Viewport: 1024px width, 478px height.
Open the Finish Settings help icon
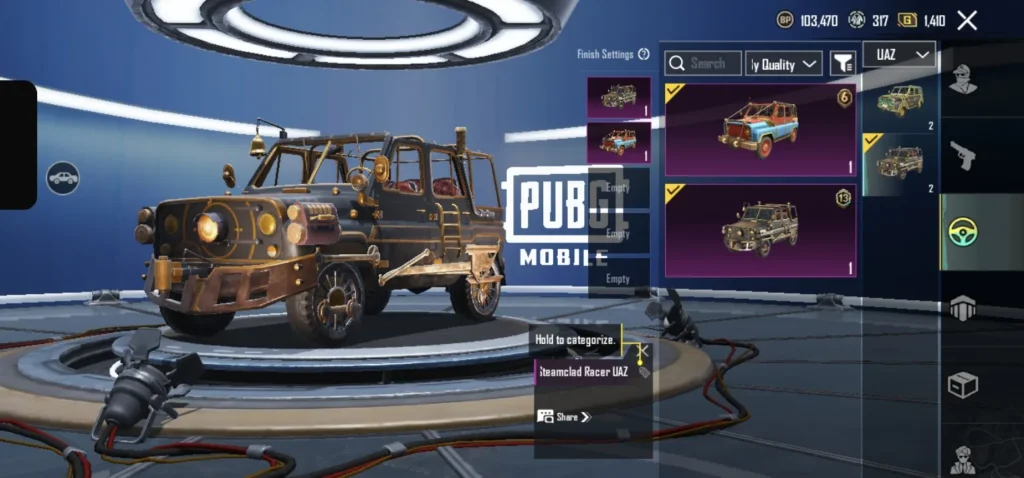[644, 54]
